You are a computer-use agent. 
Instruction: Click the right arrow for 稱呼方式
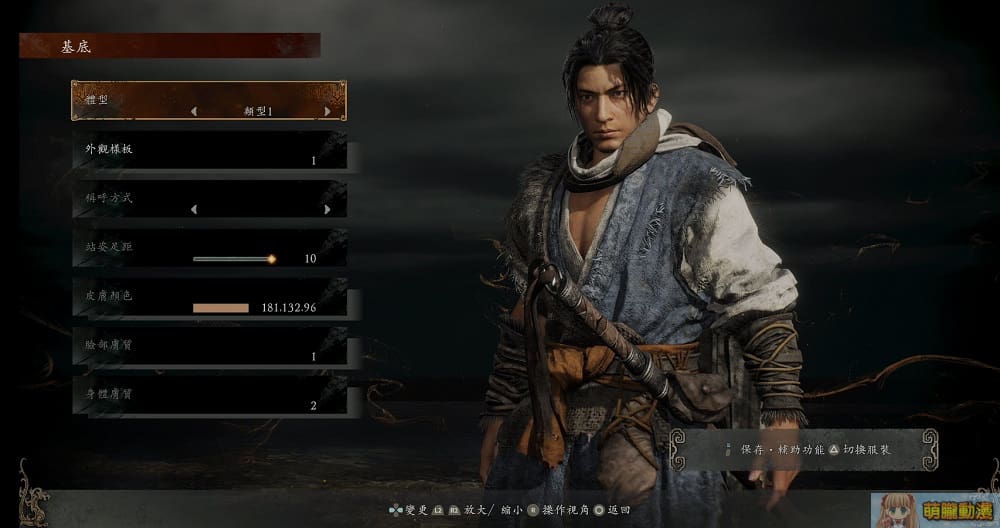(x=327, y=210)
